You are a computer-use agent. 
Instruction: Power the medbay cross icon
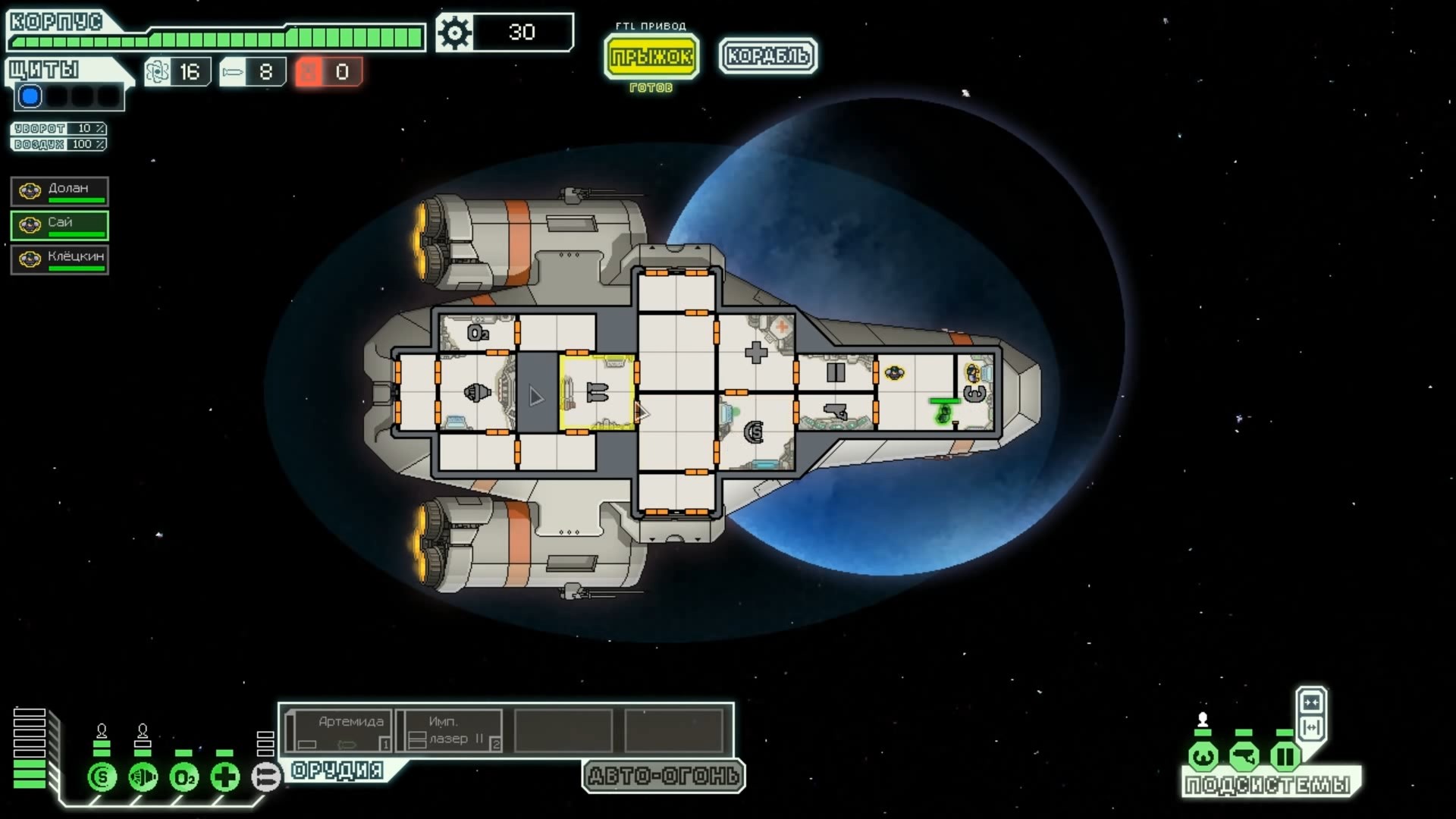[225, 777]
